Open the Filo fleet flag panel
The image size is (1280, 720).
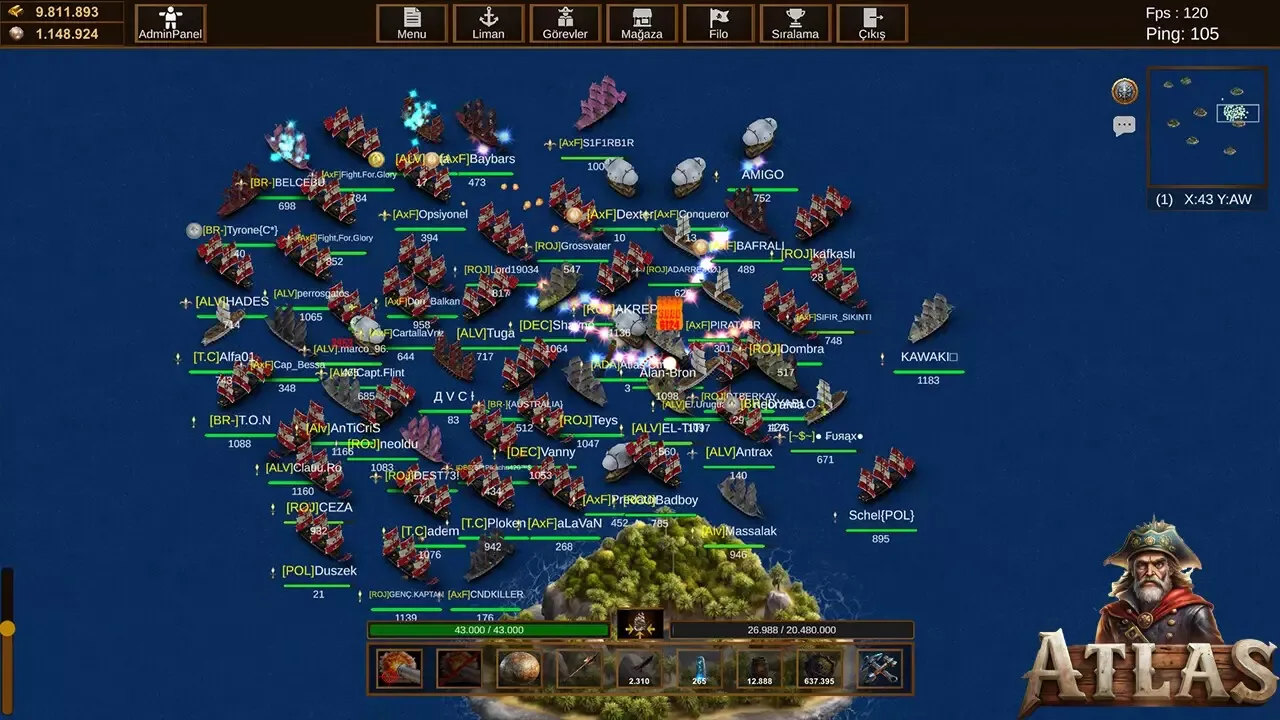[718, 22]
